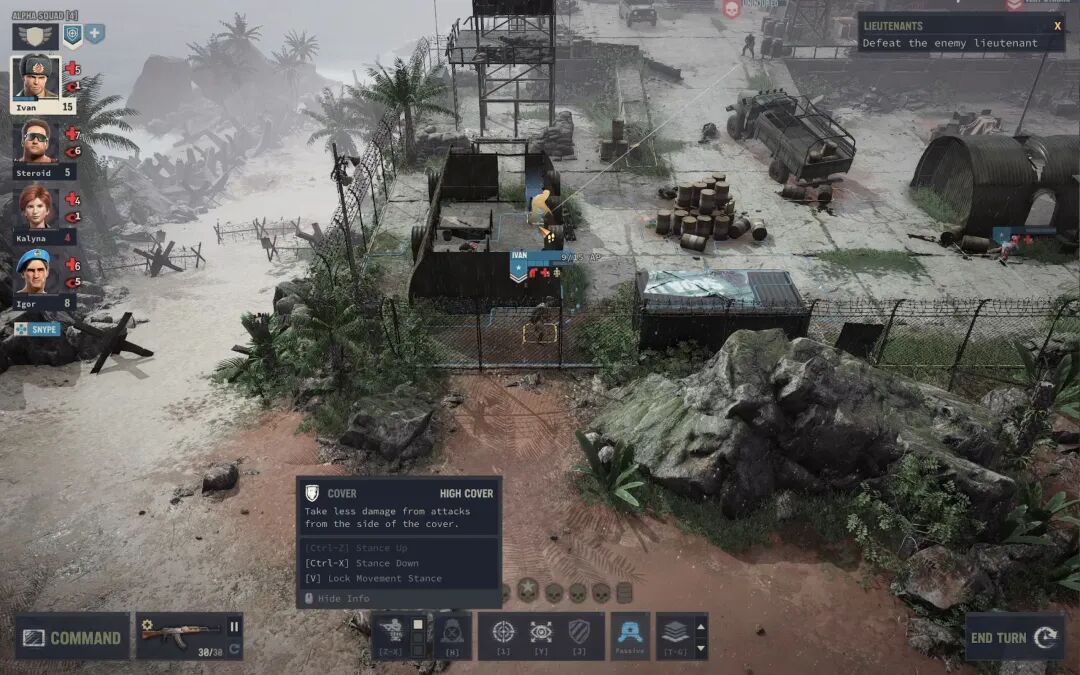Click the Alpha Squad winged shield emblem
The width and height of the screenshot is (1080, 675).
34,36
